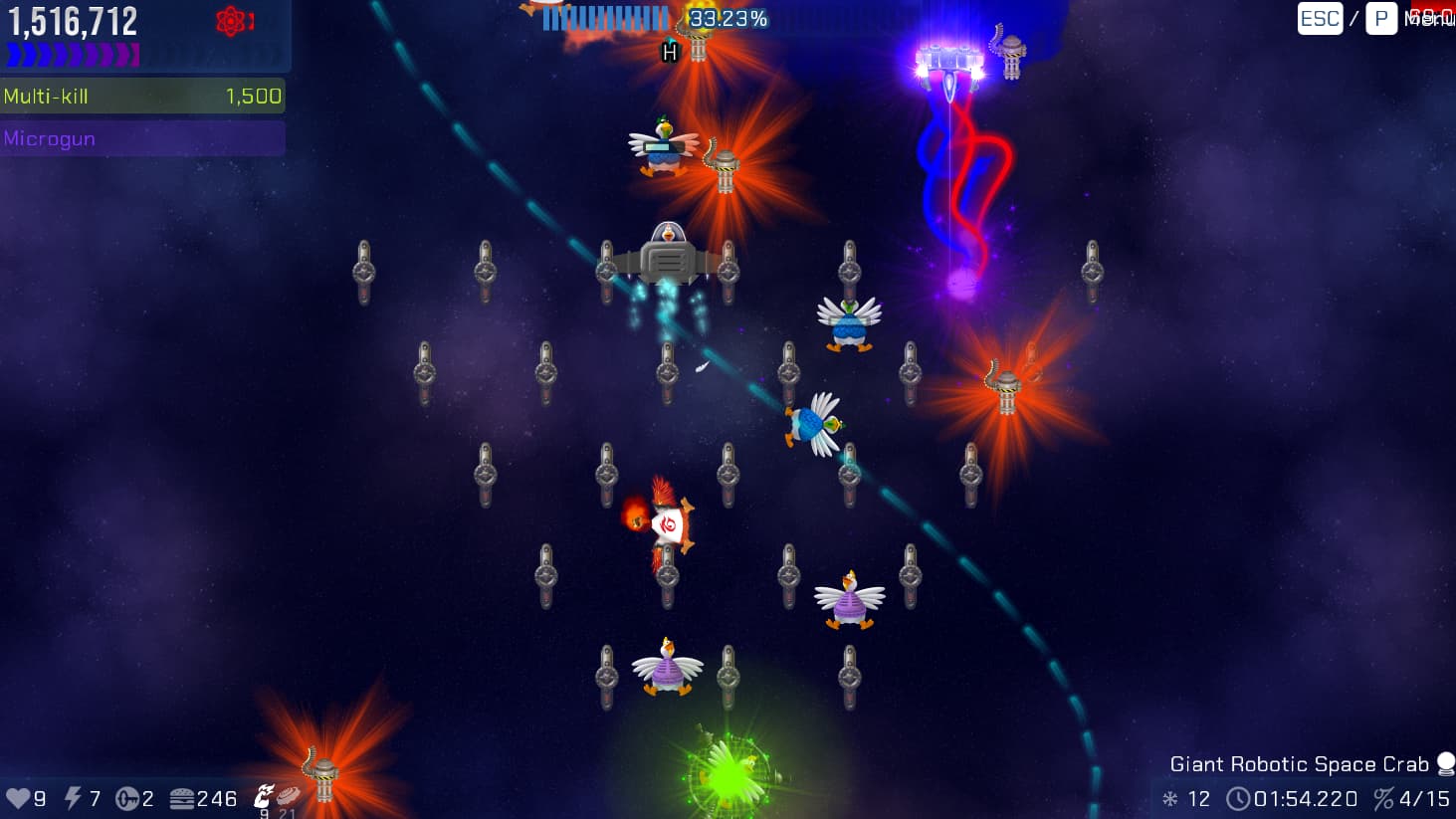Click the Giant Robotic Space Crab mission label
The width and height of the screenshot is (1456, 819).
click(x=1299, y=764)
